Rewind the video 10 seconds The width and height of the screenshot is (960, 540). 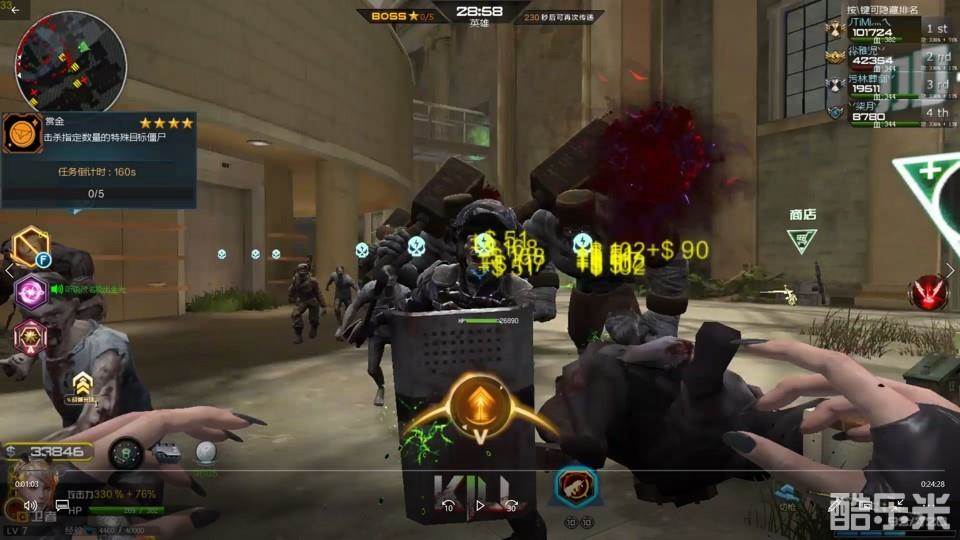449,507
